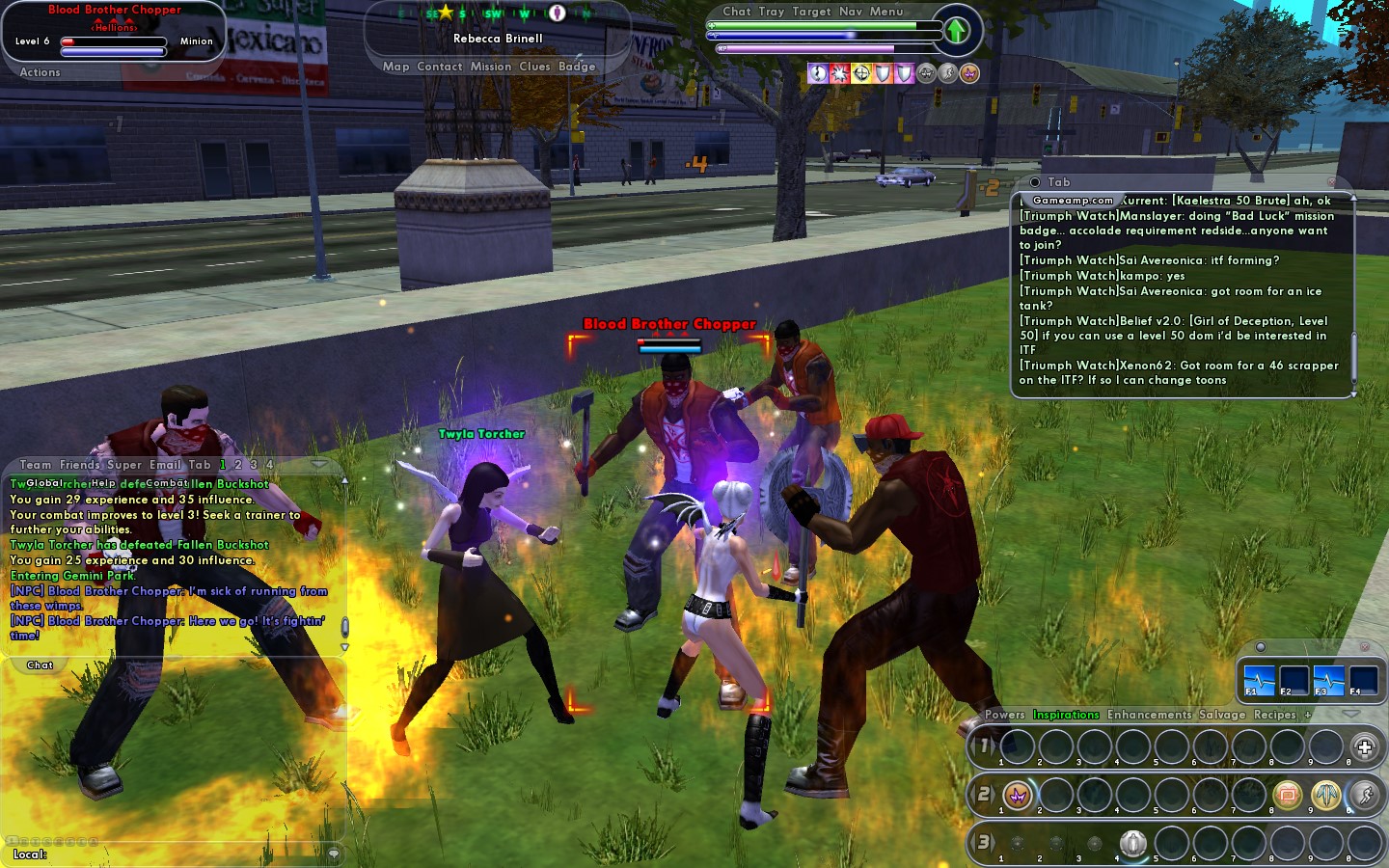Image resolution: width=1389 pixels, height=868 pixels.
Task: Switch to the Powers window
Action: pyautogui.click(x=1004, y=715)
